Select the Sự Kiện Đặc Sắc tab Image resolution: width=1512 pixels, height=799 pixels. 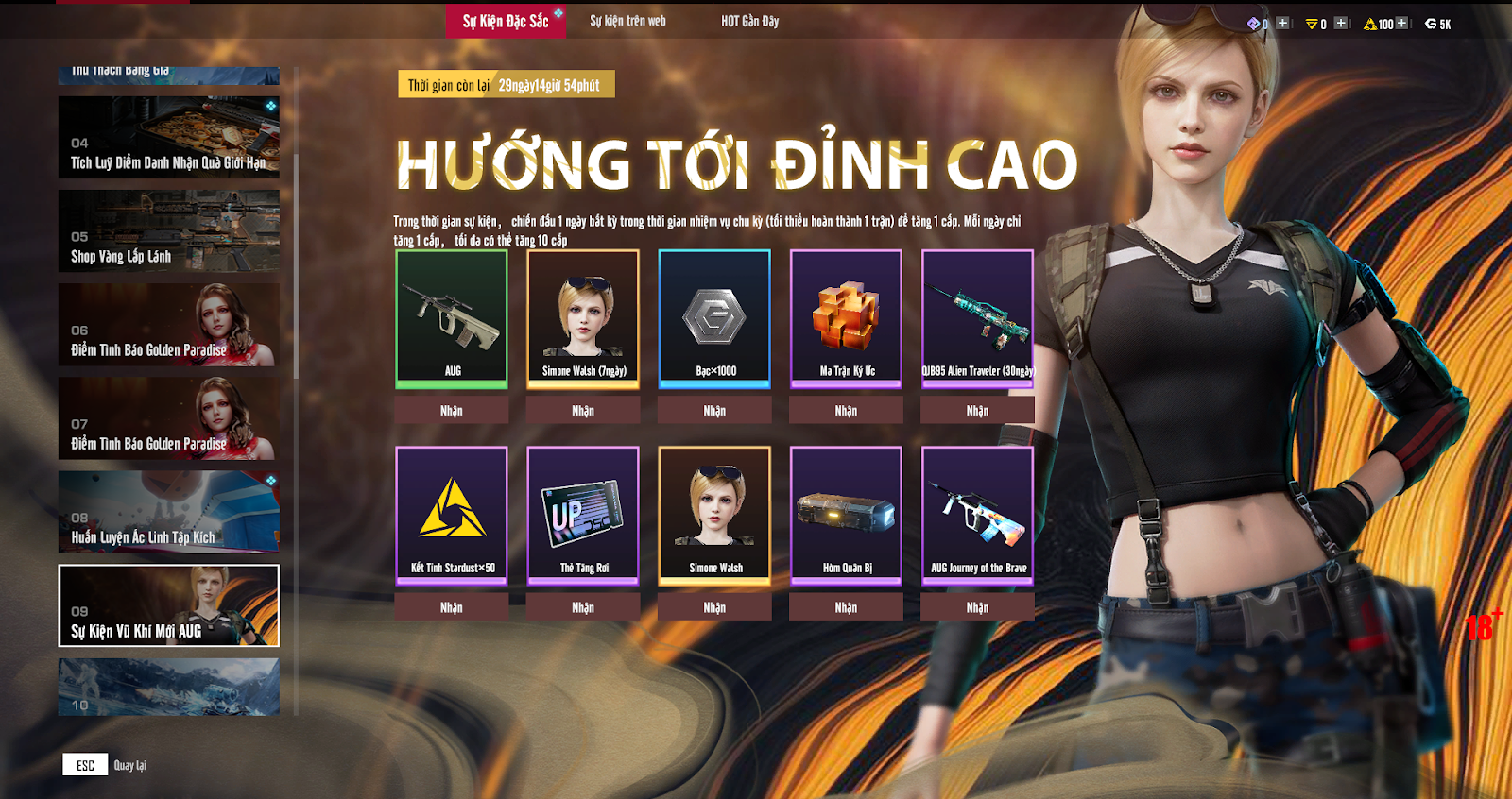point(506,21)
